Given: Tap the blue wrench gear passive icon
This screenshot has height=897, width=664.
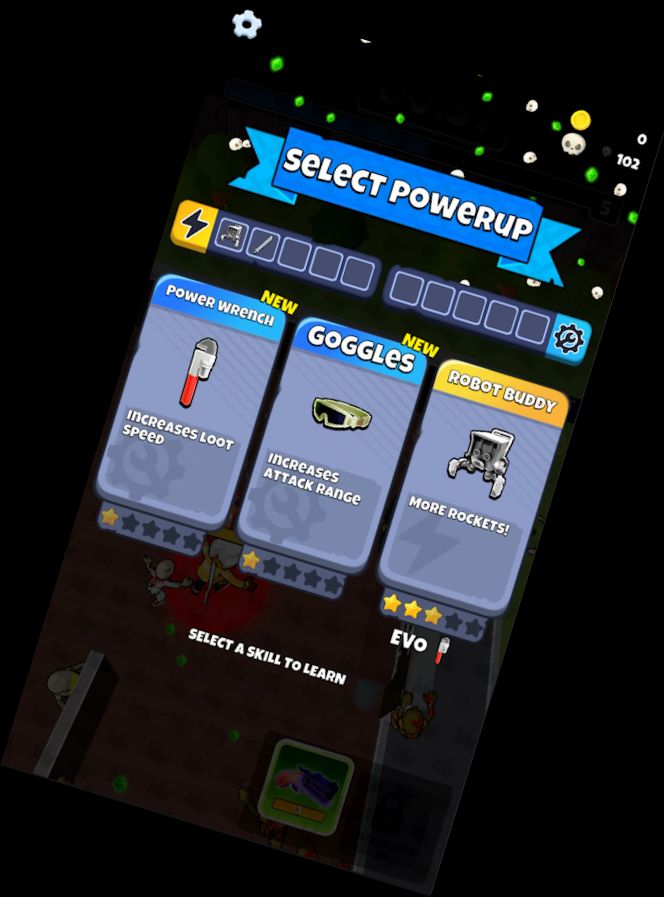Looking at the screenshot, I should [571, 339].
